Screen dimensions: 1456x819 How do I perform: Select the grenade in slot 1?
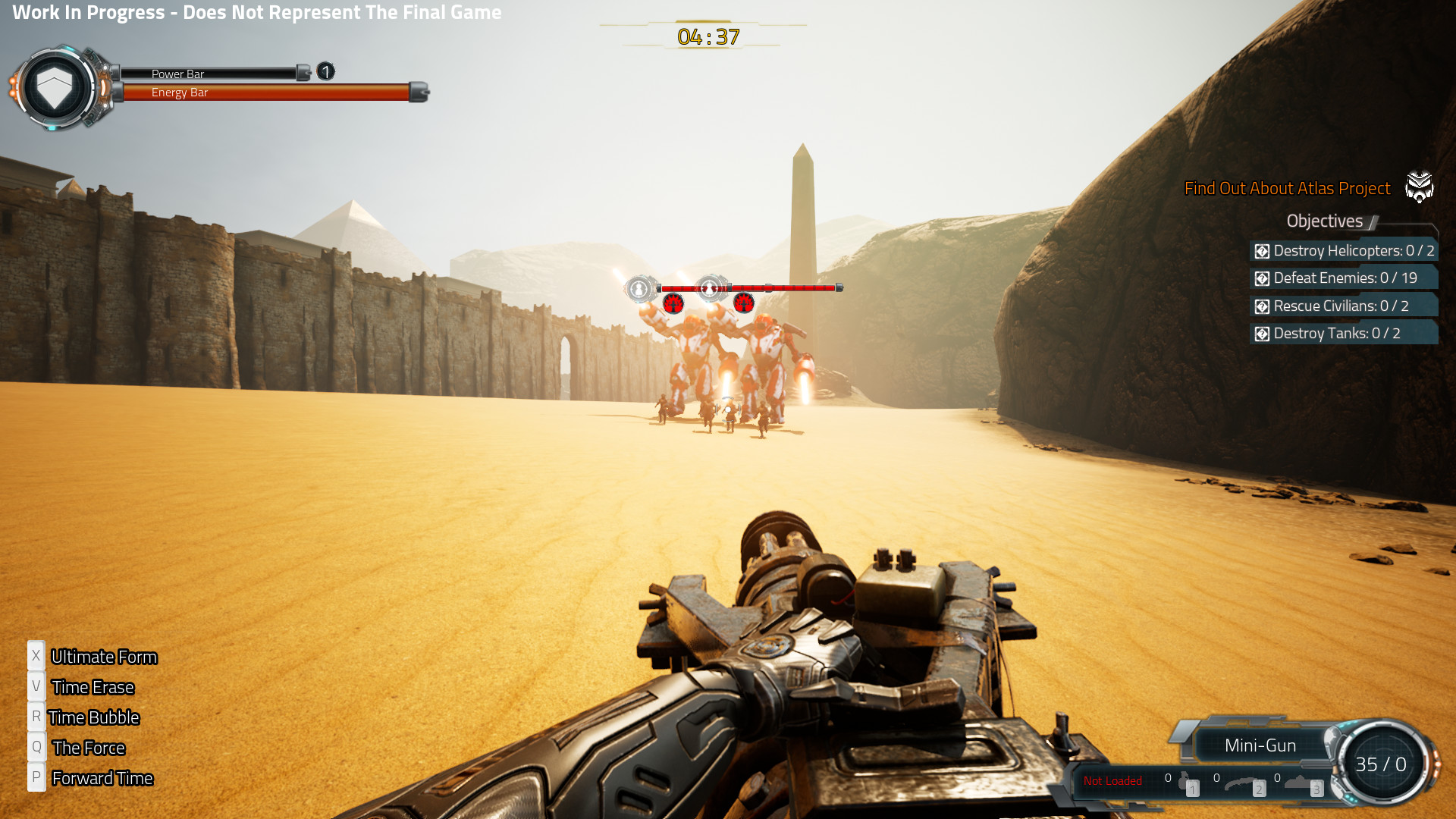coord(1186,783)
